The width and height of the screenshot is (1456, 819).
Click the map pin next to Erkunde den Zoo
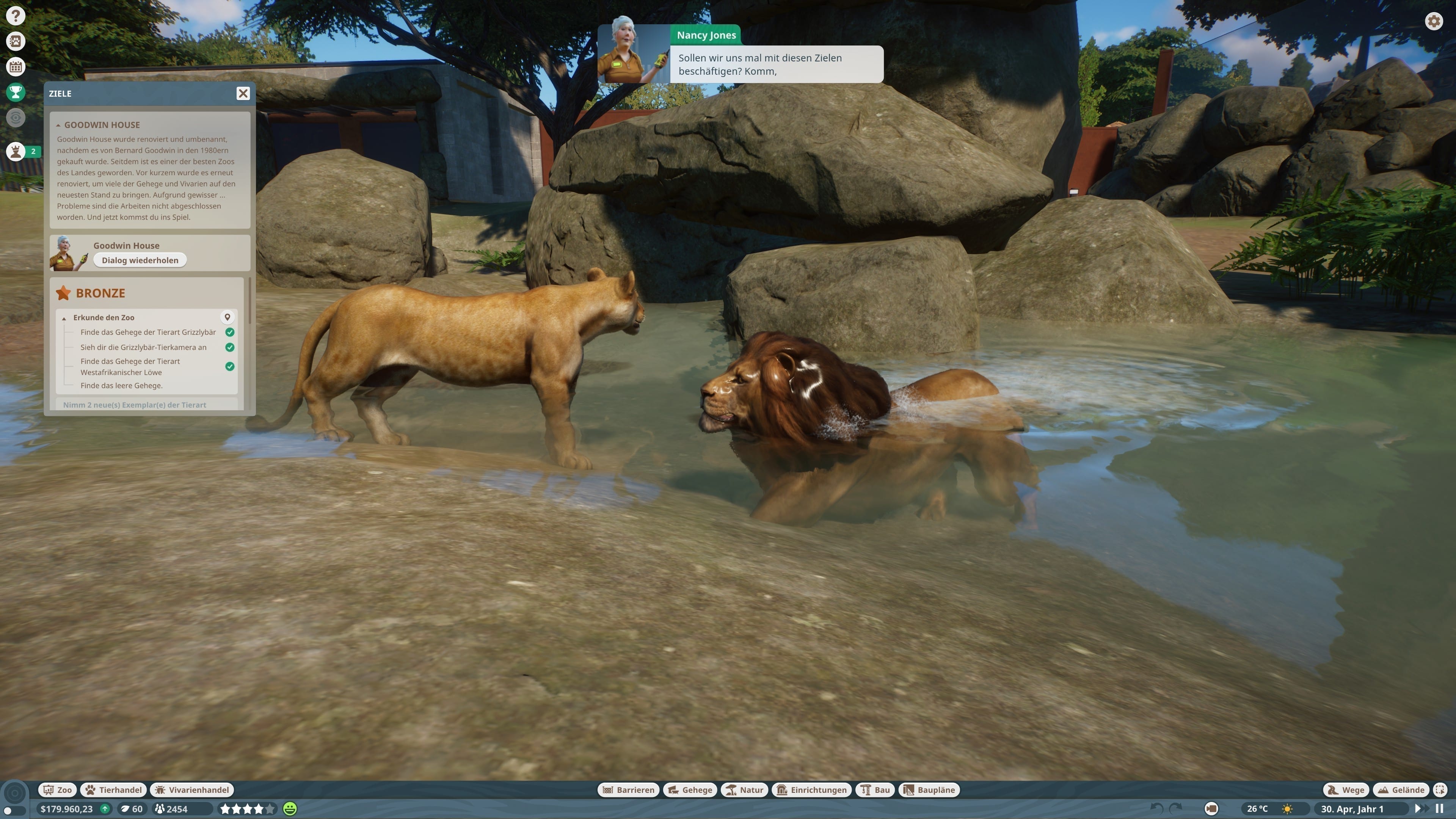coord(227,317)
